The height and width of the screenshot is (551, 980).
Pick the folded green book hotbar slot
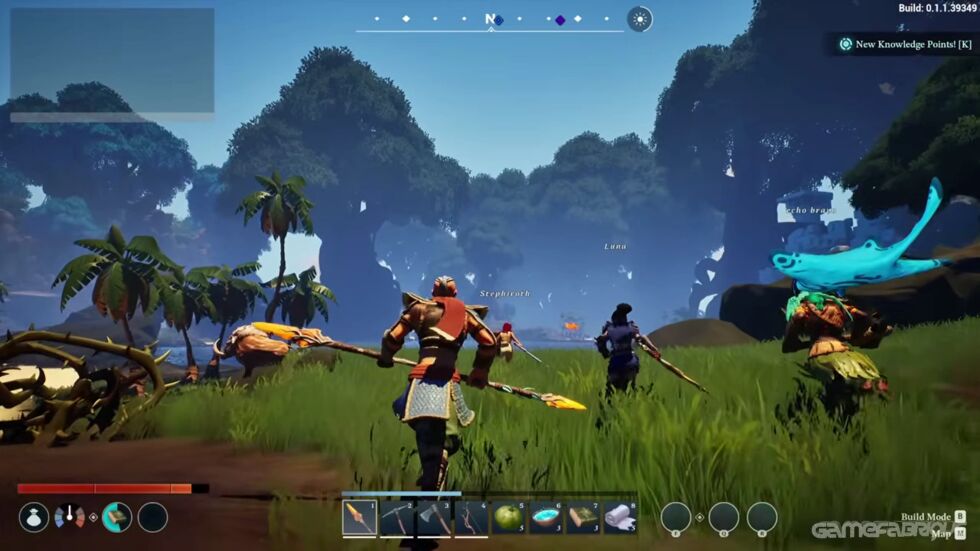[x=583, y=517]
